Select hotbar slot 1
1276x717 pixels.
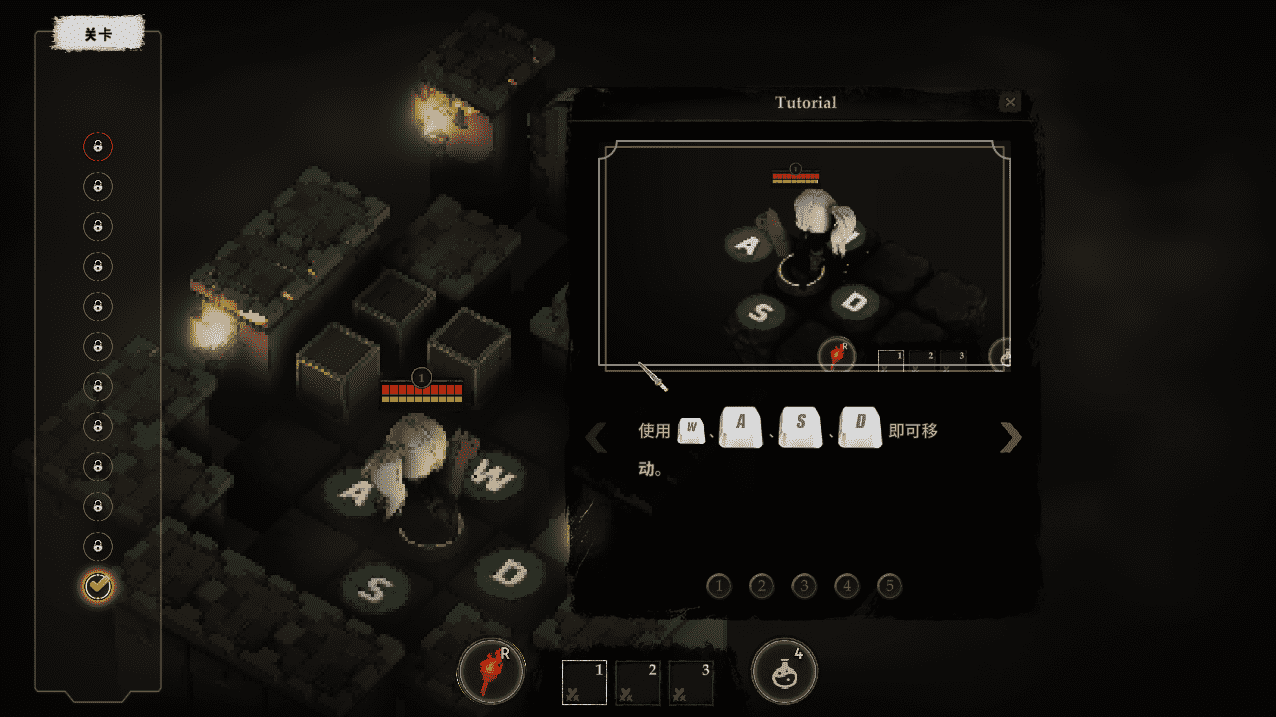point(584,680)
